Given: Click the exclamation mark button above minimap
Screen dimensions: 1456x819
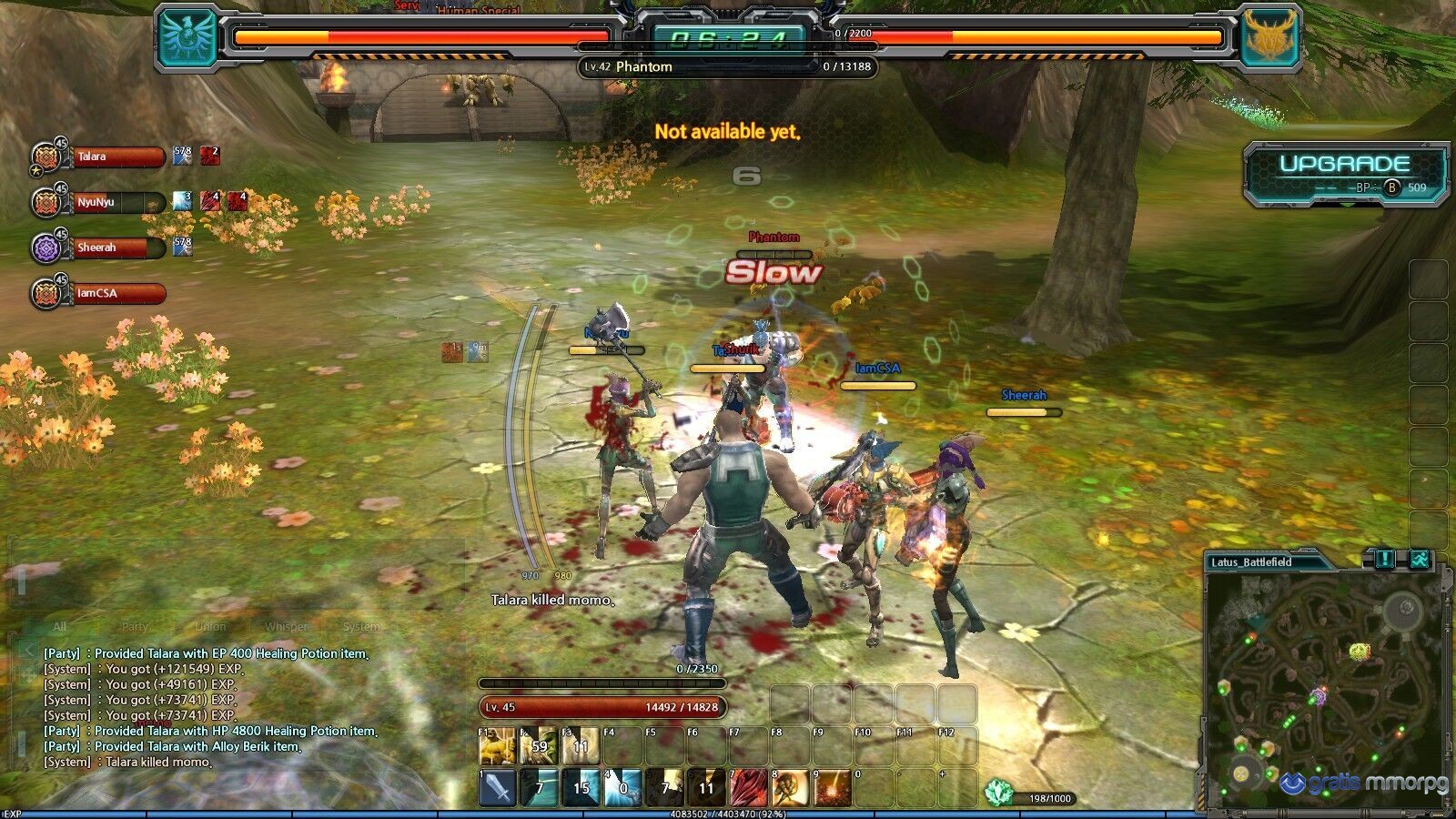Looking at the screenshot, I should tap(1384, 560).
